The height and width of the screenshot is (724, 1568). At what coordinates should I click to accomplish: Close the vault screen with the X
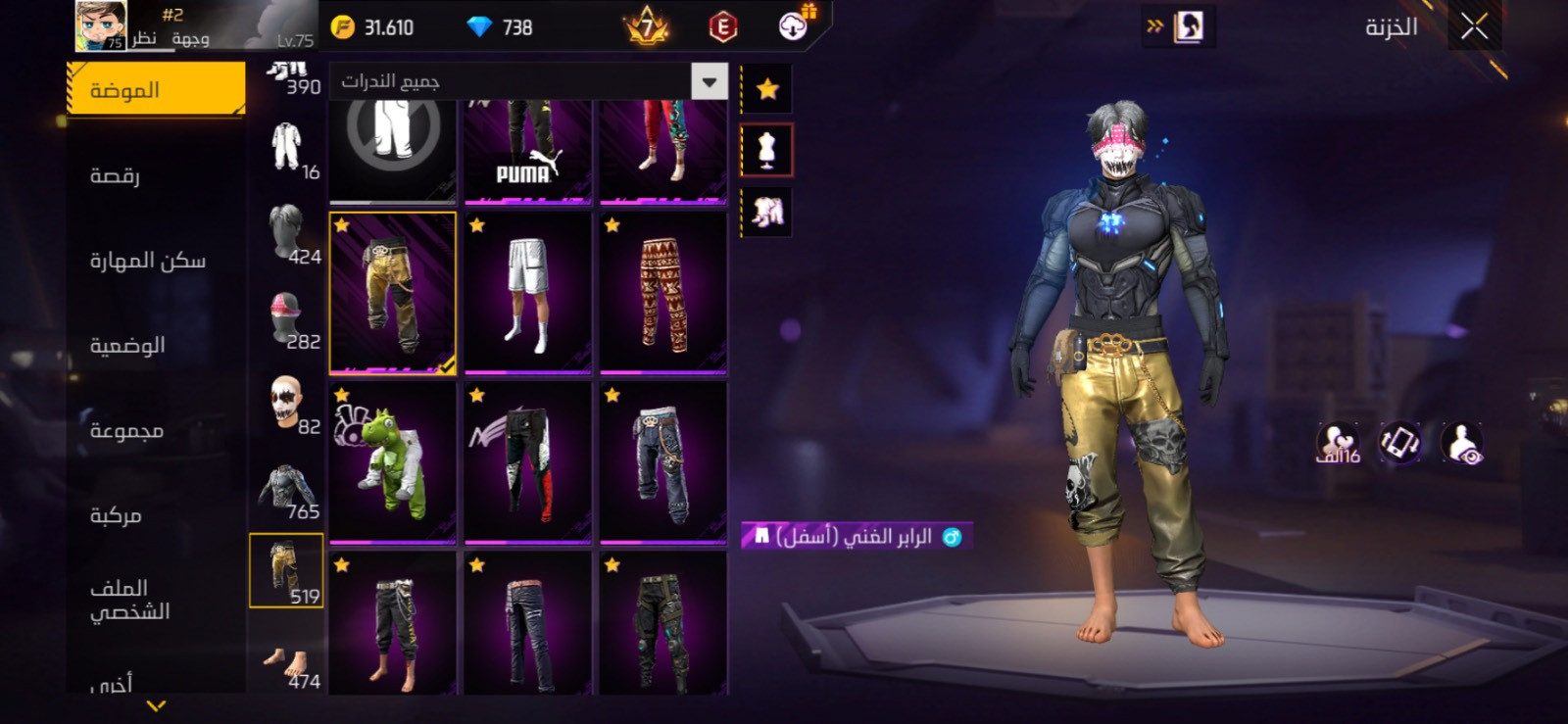pyautogui.click(x=1474, y=26)
